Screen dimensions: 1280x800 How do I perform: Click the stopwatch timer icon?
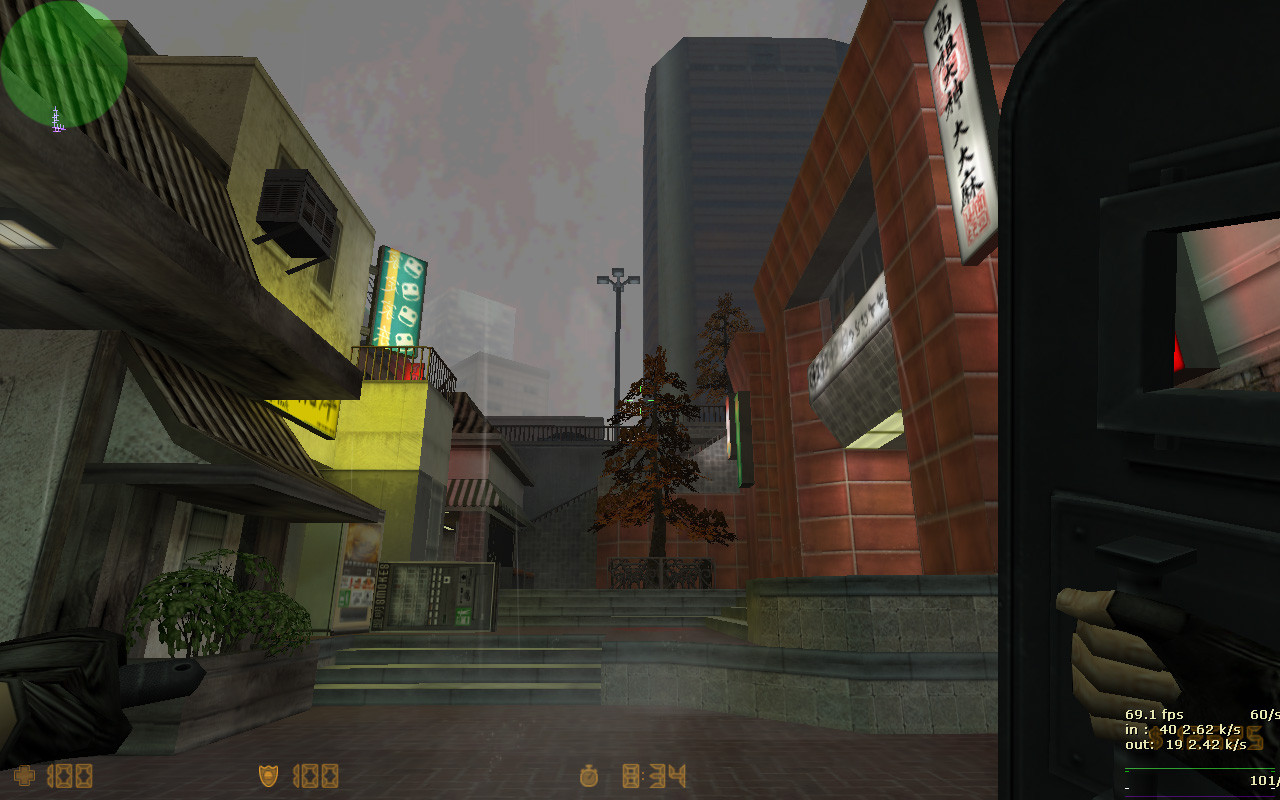[x=588, y=776]
